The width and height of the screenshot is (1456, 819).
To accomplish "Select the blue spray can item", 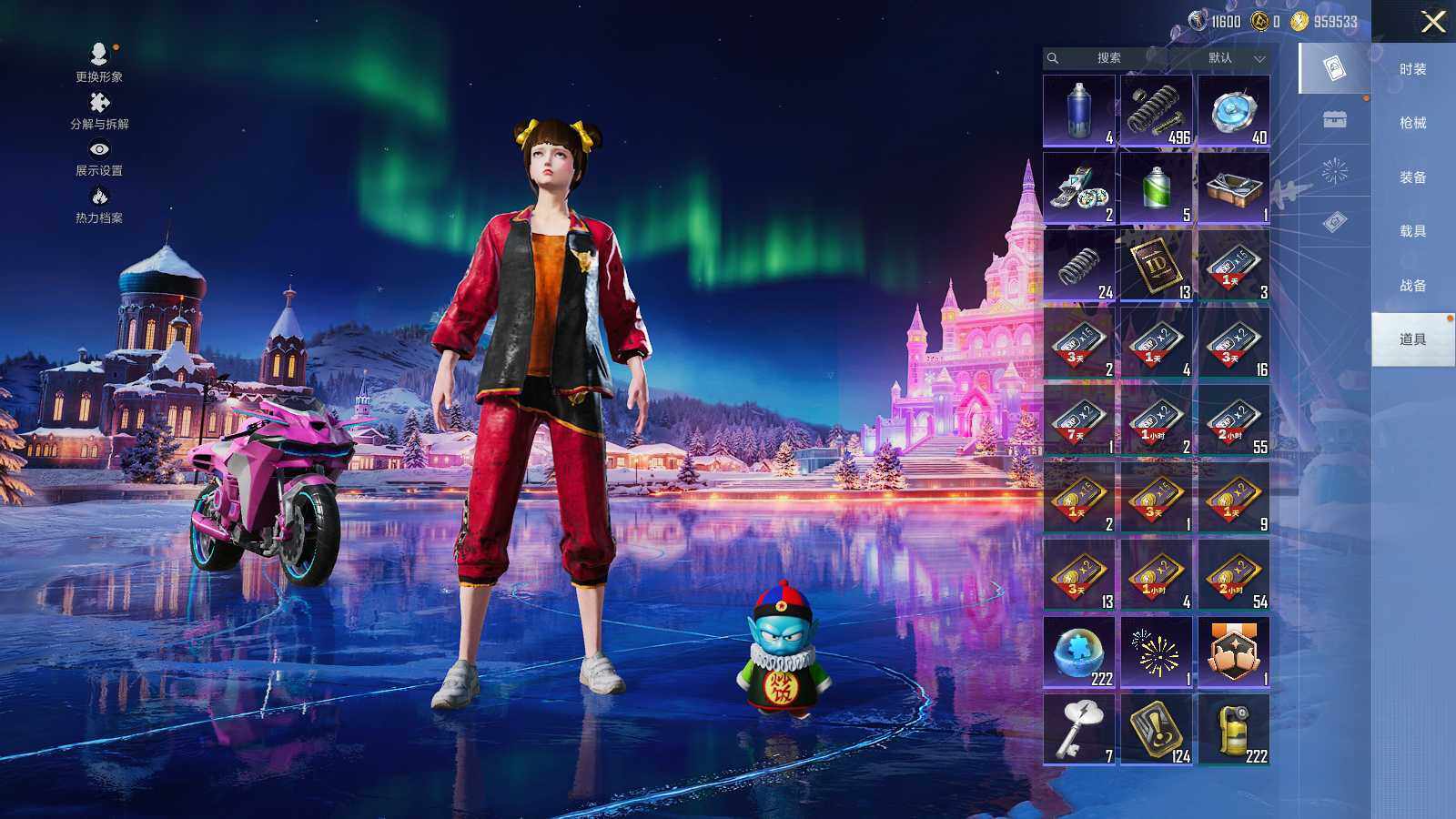I will 1079,110.
